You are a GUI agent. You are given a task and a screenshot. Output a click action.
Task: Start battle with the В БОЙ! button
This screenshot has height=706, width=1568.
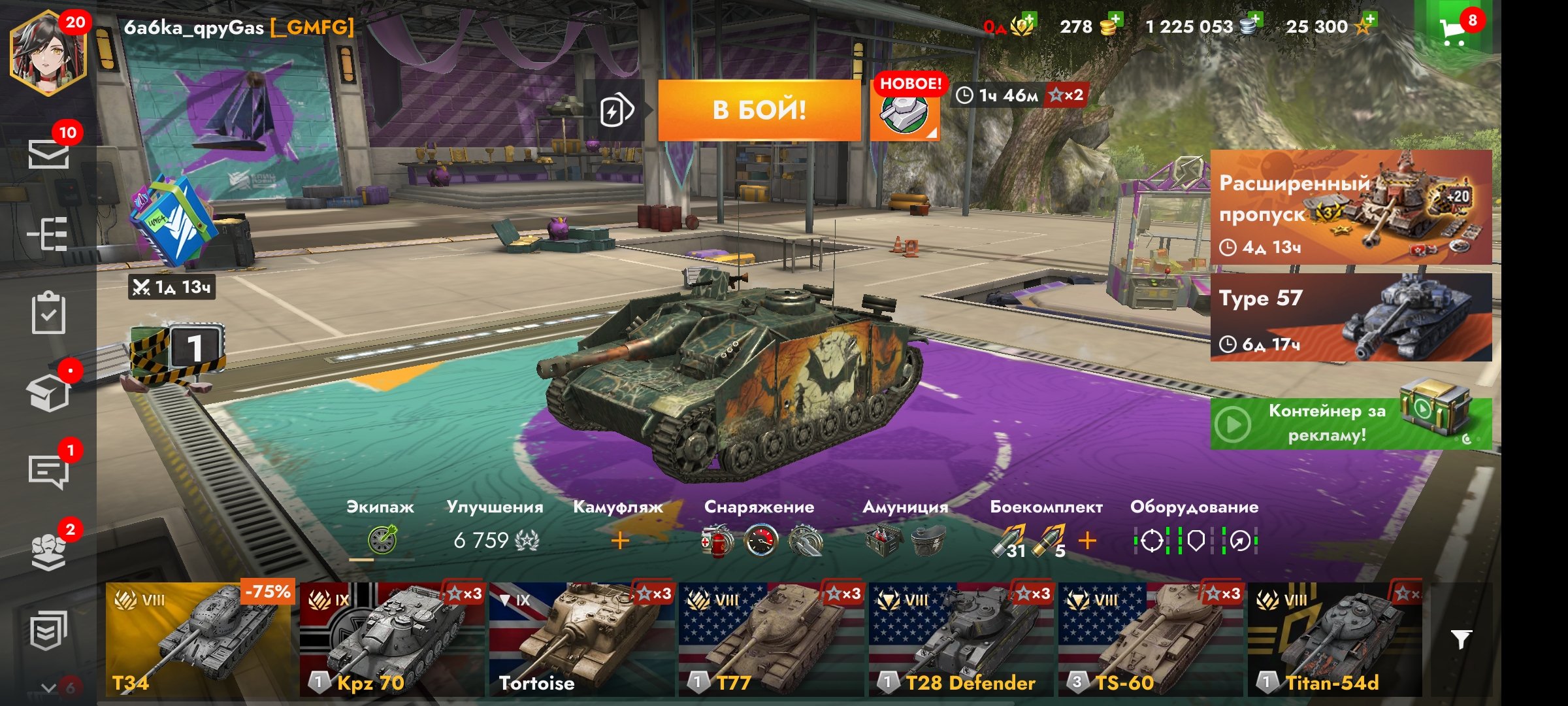pyautogui.click(x=759, y=110)
